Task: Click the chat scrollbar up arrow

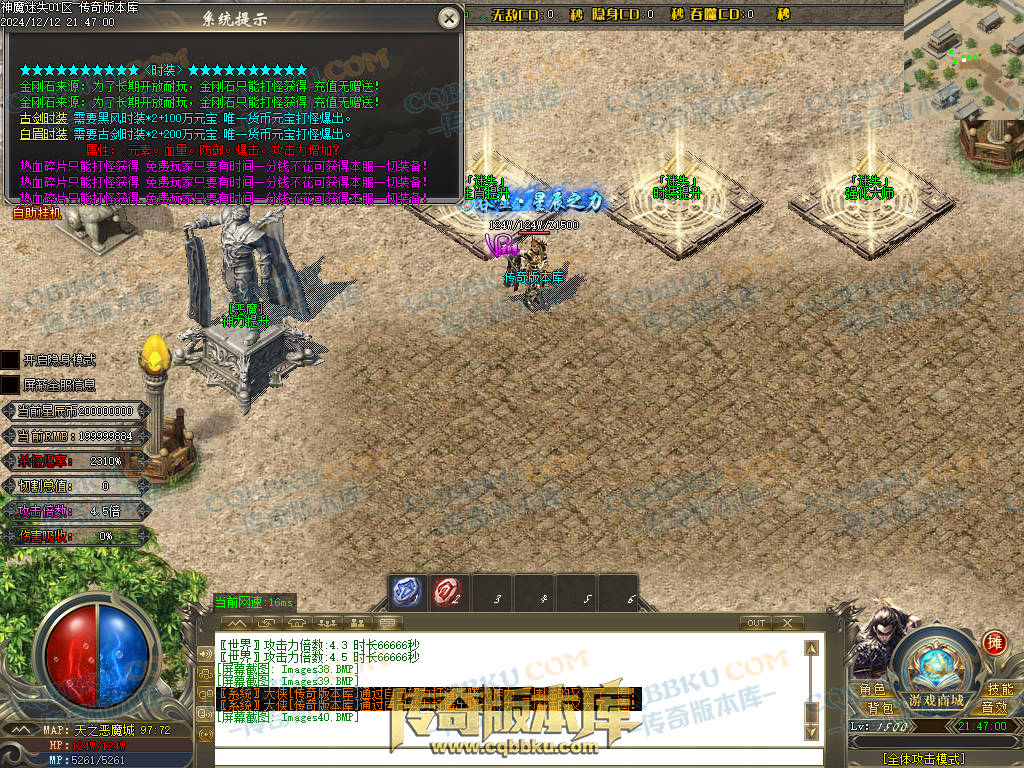Action: click(x=812, y=648)
